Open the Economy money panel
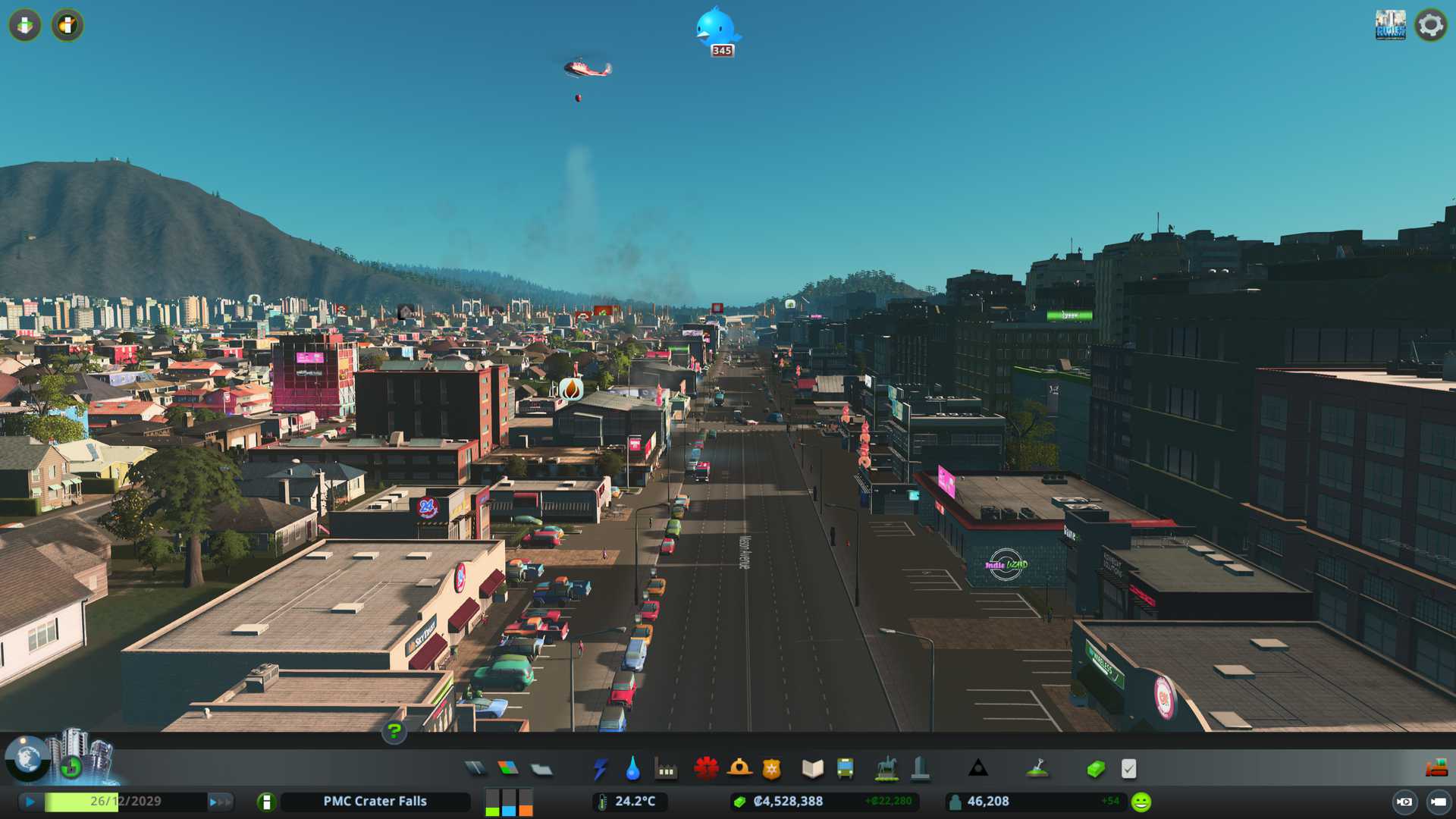This screenshot has height=819, width=1456. pos(1095,769)
